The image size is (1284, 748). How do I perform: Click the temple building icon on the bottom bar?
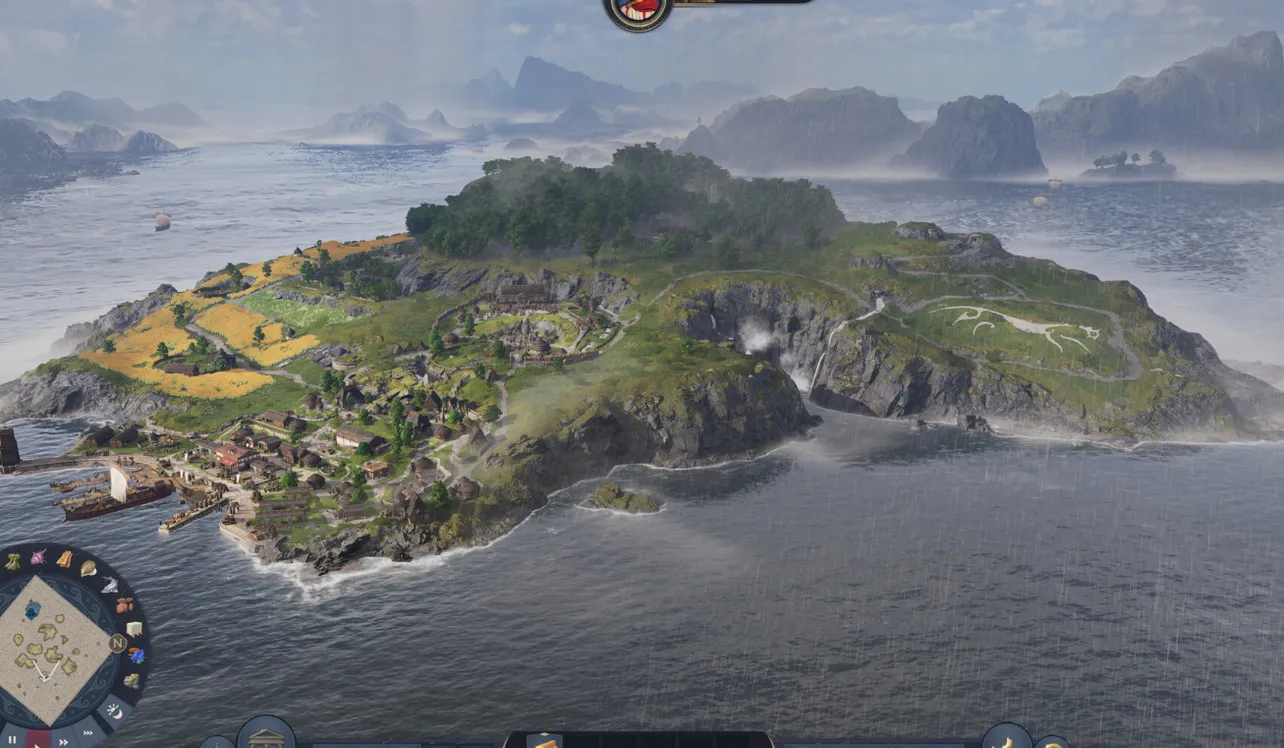tap(267, 740)
